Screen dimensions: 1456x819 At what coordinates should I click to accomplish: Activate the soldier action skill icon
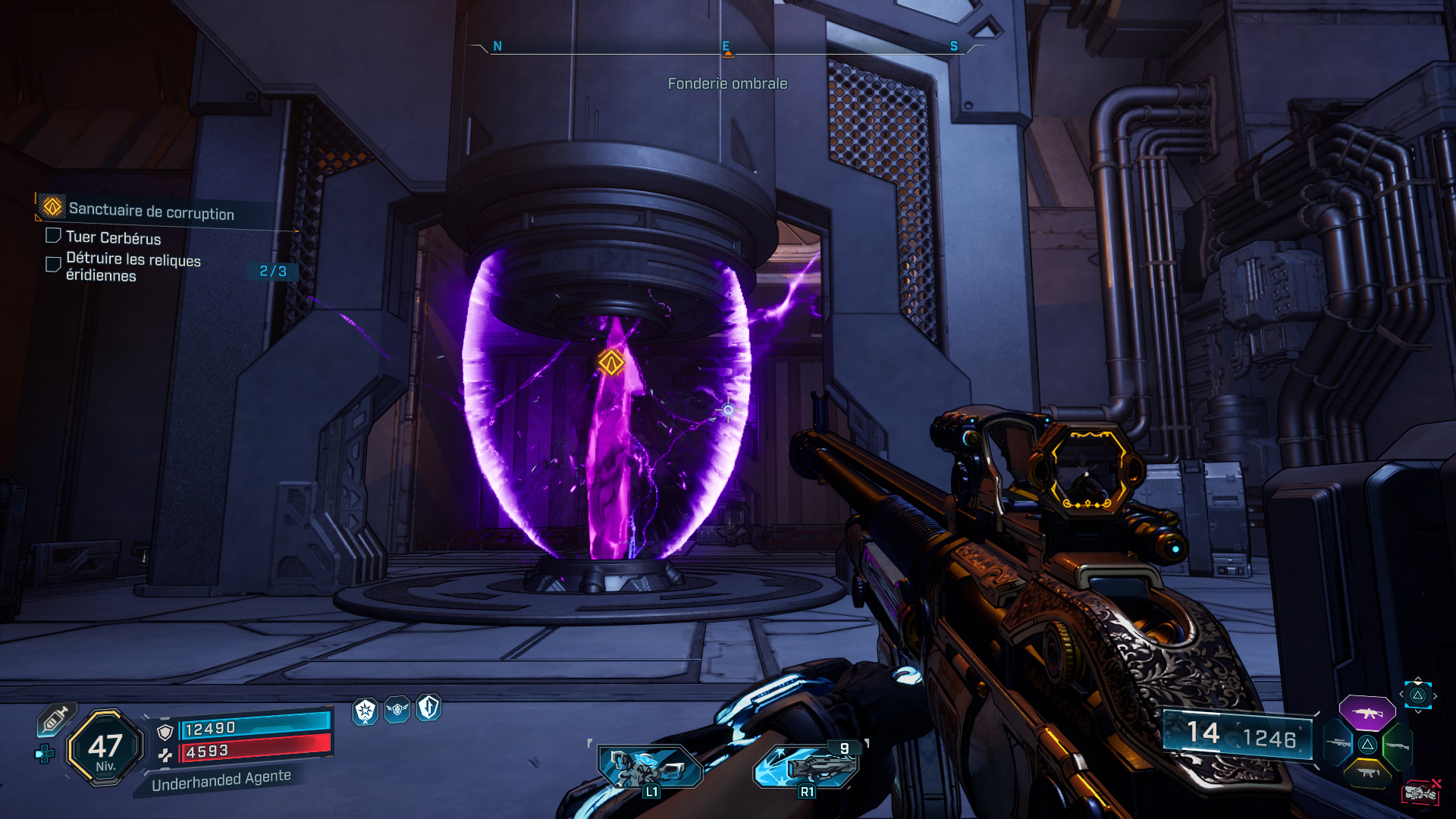[649, 767]
